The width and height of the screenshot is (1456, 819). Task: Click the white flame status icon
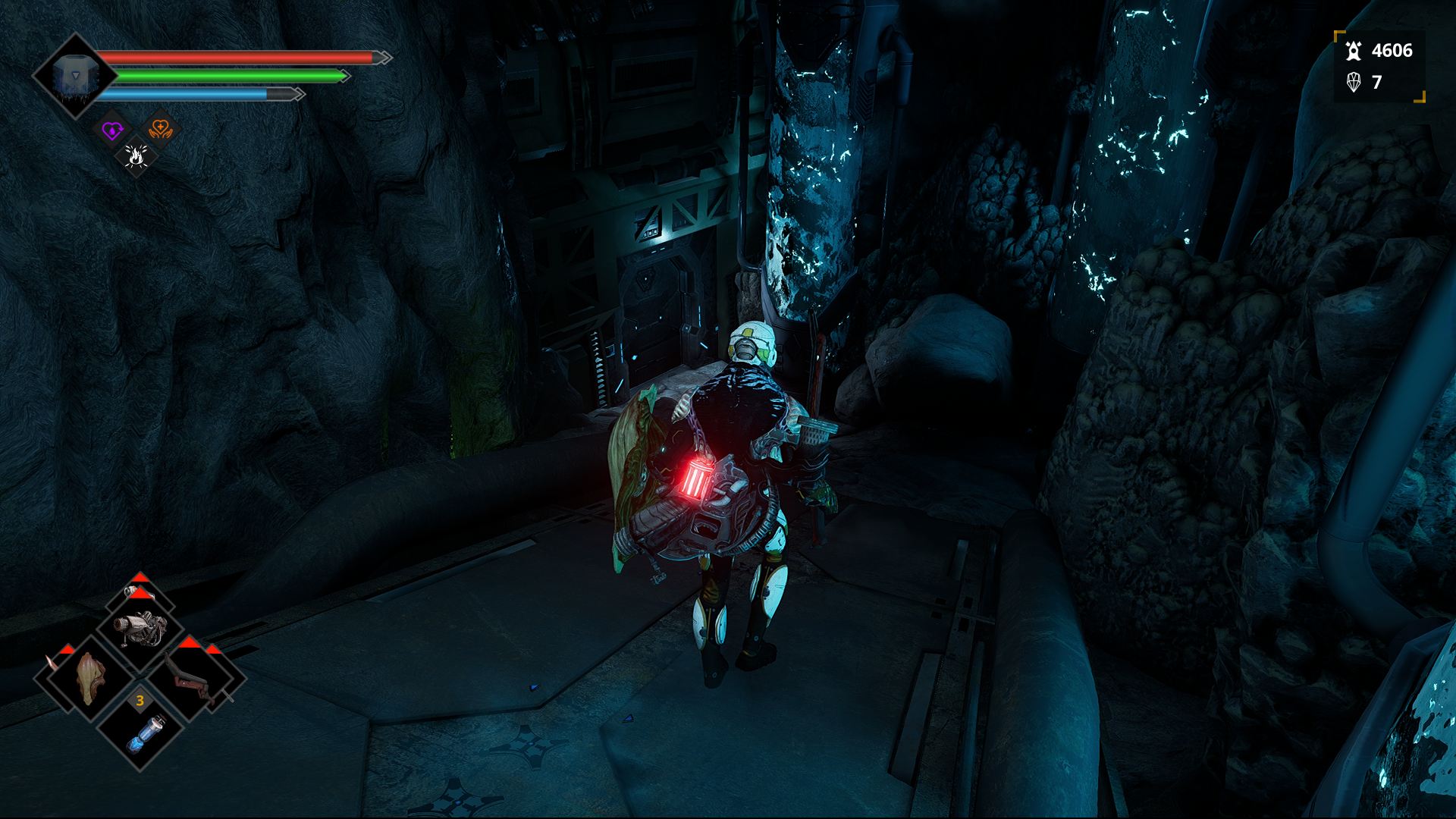136,157
